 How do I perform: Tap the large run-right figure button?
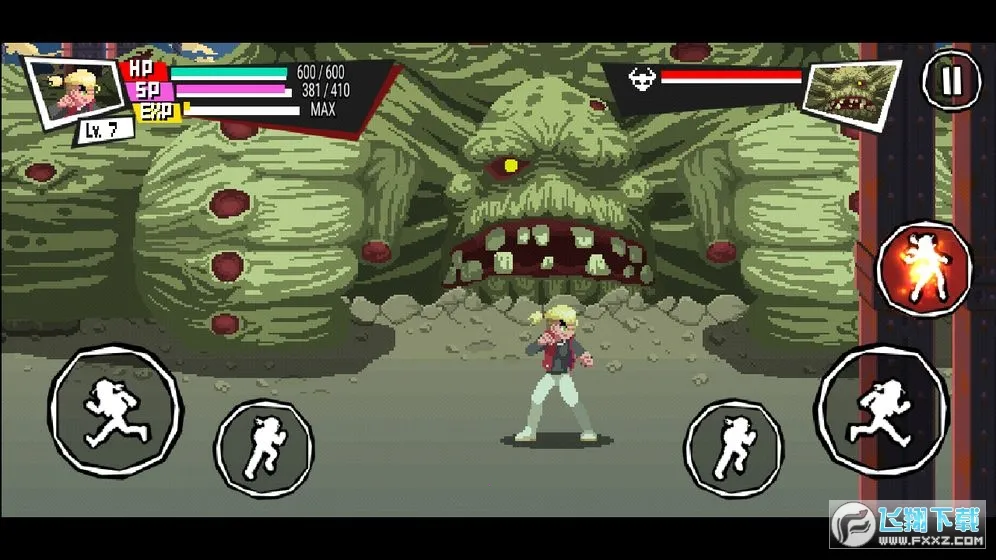tap(881, 409)
